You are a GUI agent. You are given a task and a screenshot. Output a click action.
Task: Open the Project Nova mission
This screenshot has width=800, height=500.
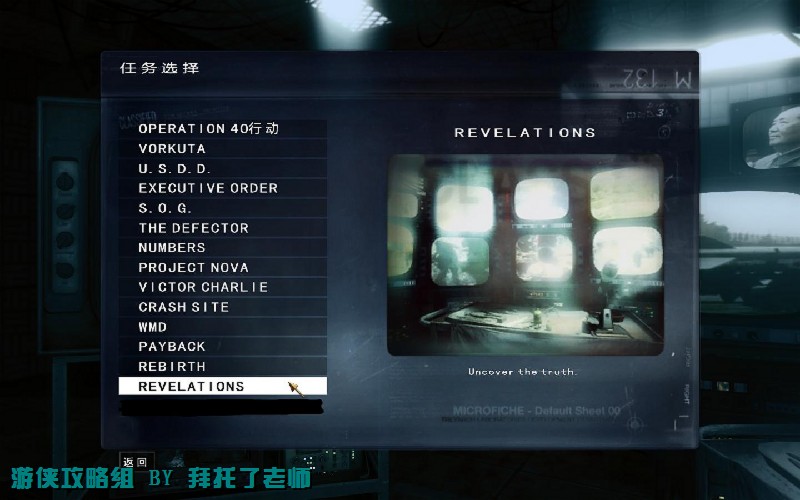coord(194,268)
